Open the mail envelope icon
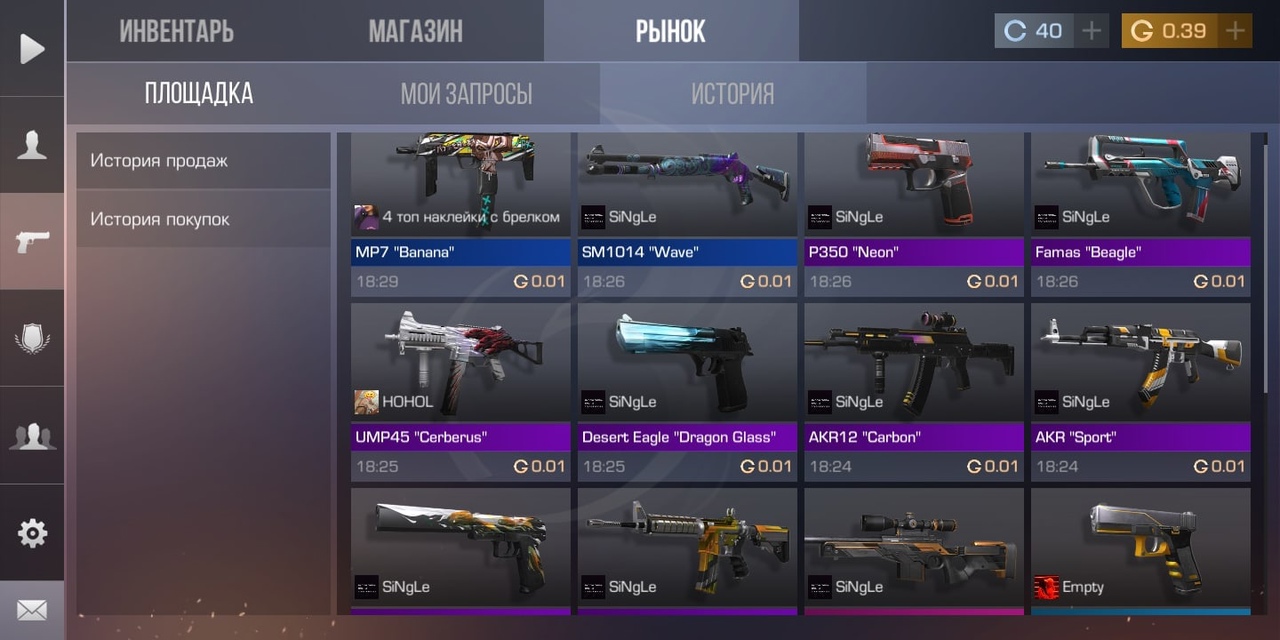1280x640 pixels. click(x=32, y=609)
